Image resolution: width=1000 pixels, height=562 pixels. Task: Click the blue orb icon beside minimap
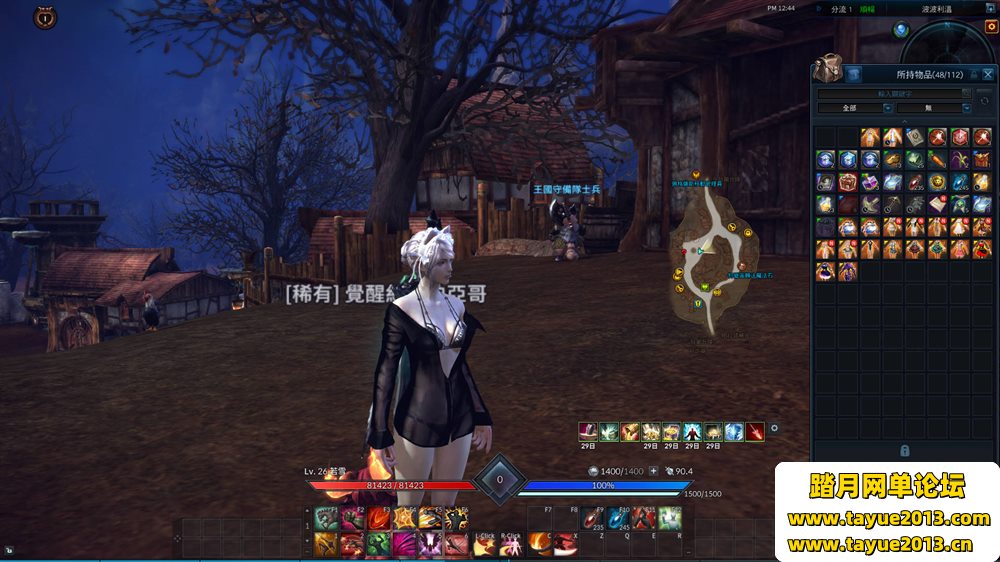pyautogui.click(x=900, y=30)
